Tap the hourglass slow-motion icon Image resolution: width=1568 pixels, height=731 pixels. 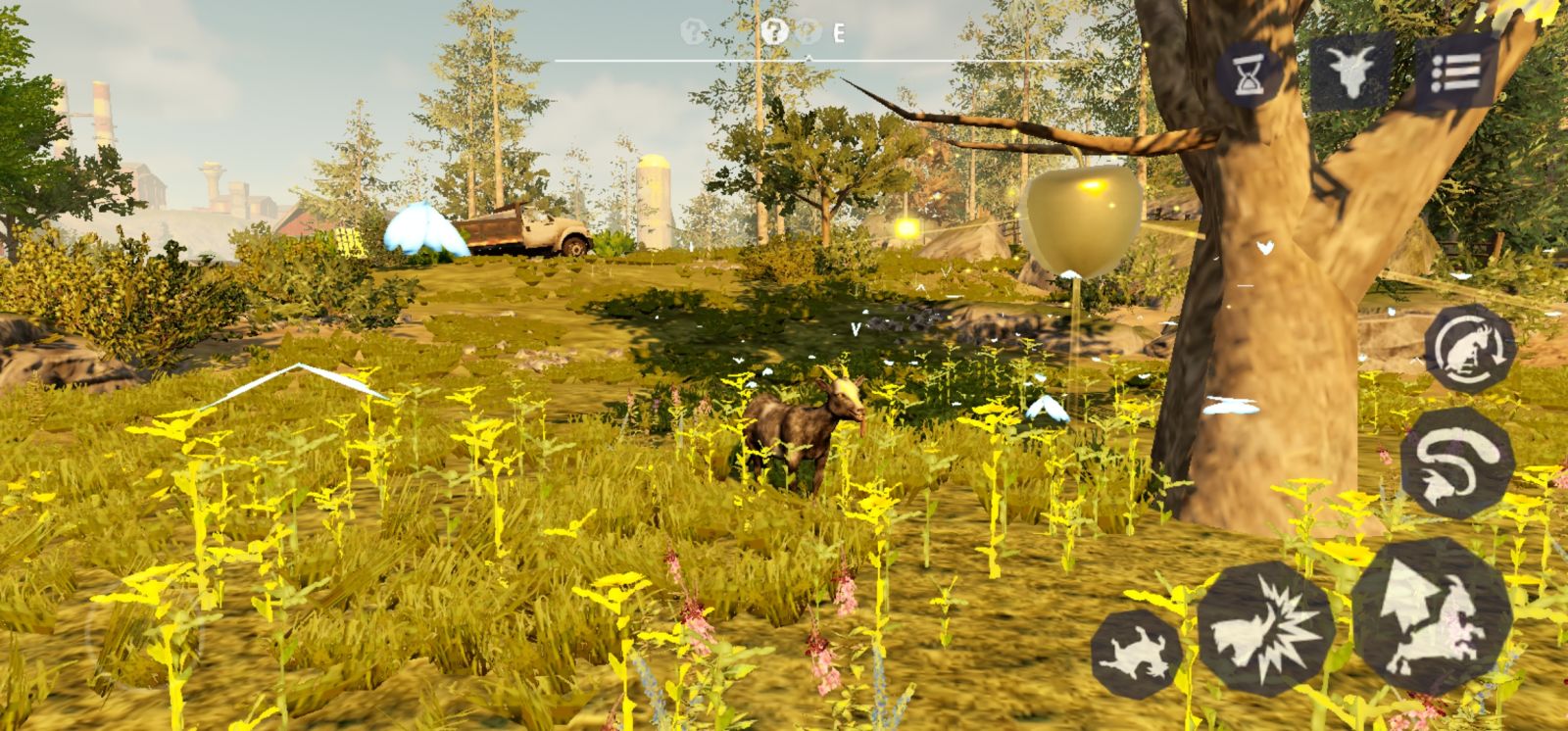pyautogui.click(x=1249, y=73)
